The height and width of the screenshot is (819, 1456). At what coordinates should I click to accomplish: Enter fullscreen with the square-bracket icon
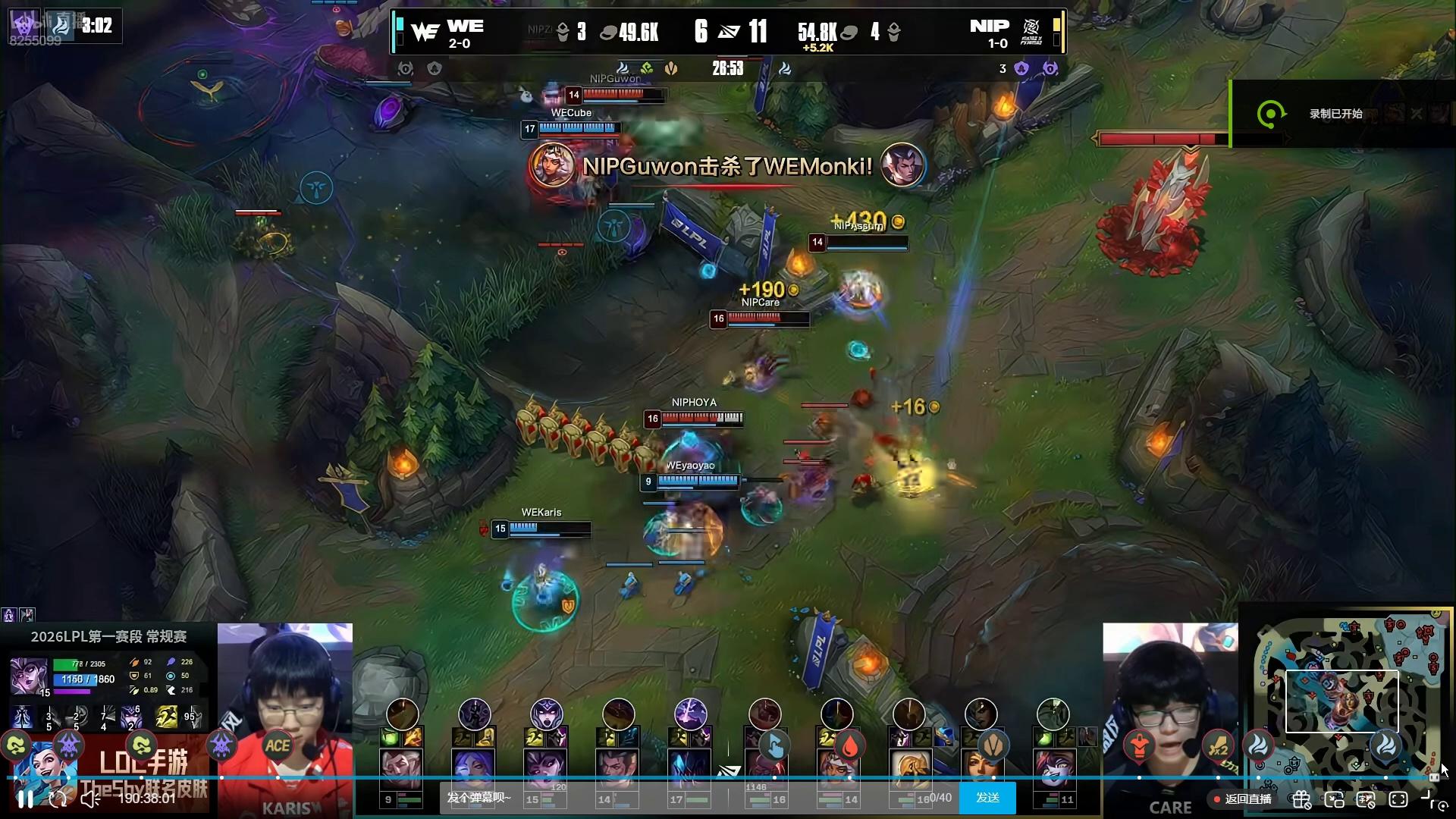pos(1398,799)
